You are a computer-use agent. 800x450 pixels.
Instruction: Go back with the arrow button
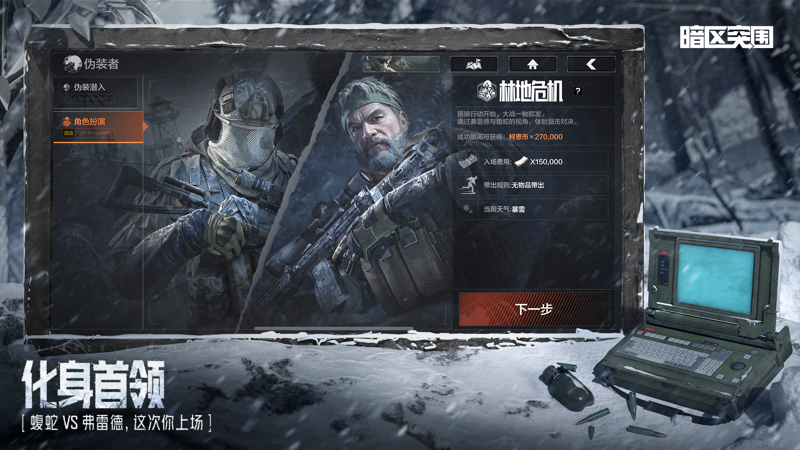coord(591,64)
